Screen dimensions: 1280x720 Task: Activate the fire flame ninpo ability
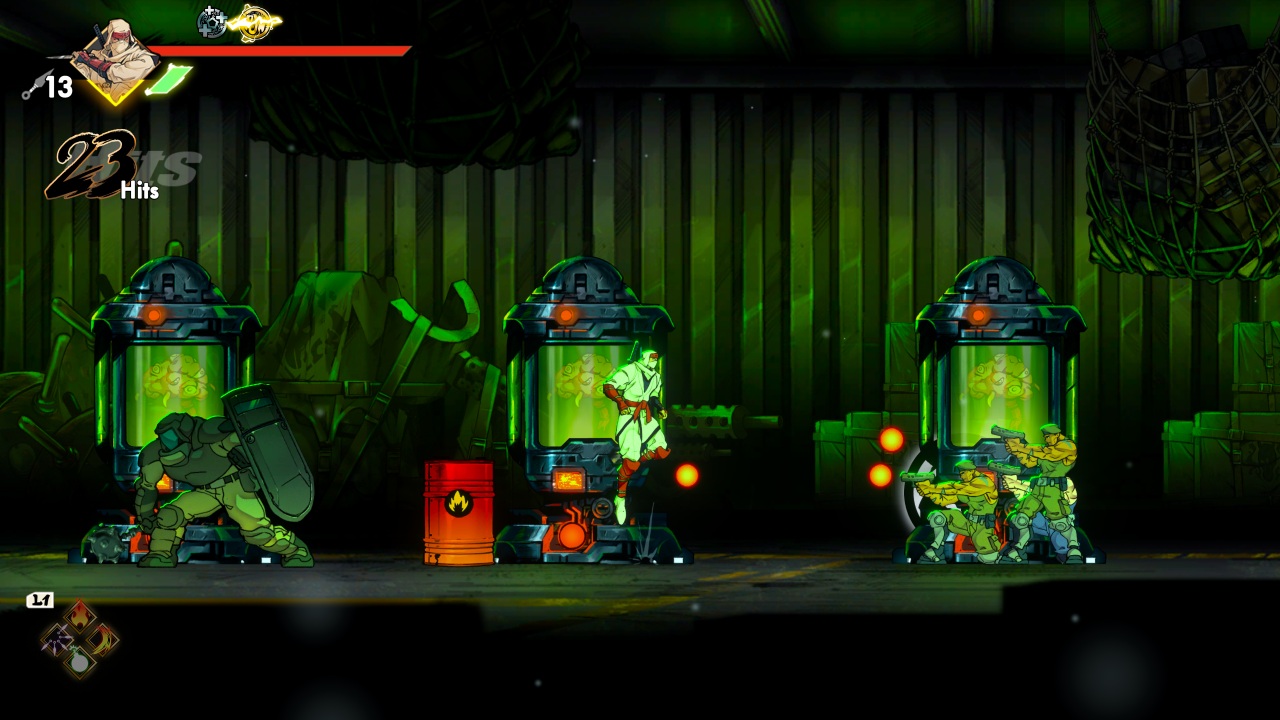tap(80, 618)
